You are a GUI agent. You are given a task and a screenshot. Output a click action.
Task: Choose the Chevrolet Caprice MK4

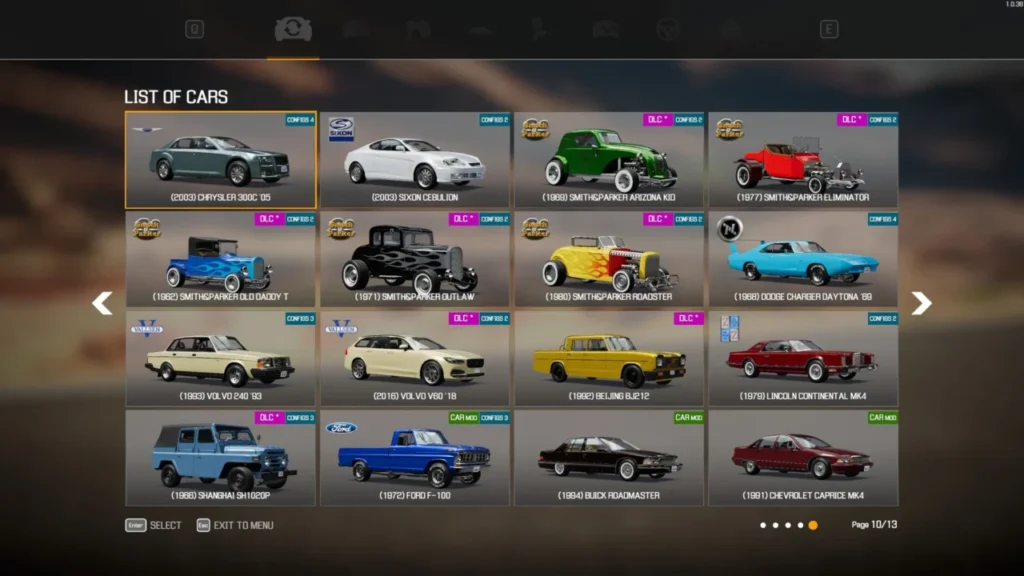coord(803,457)
